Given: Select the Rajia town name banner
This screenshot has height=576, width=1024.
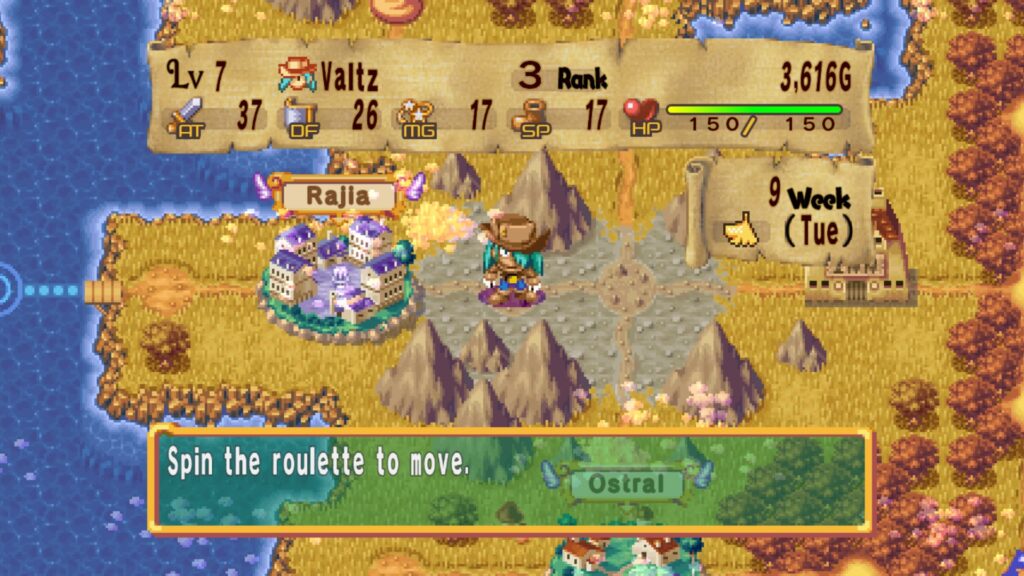Looking at the screenshot, I should point(338,196).
